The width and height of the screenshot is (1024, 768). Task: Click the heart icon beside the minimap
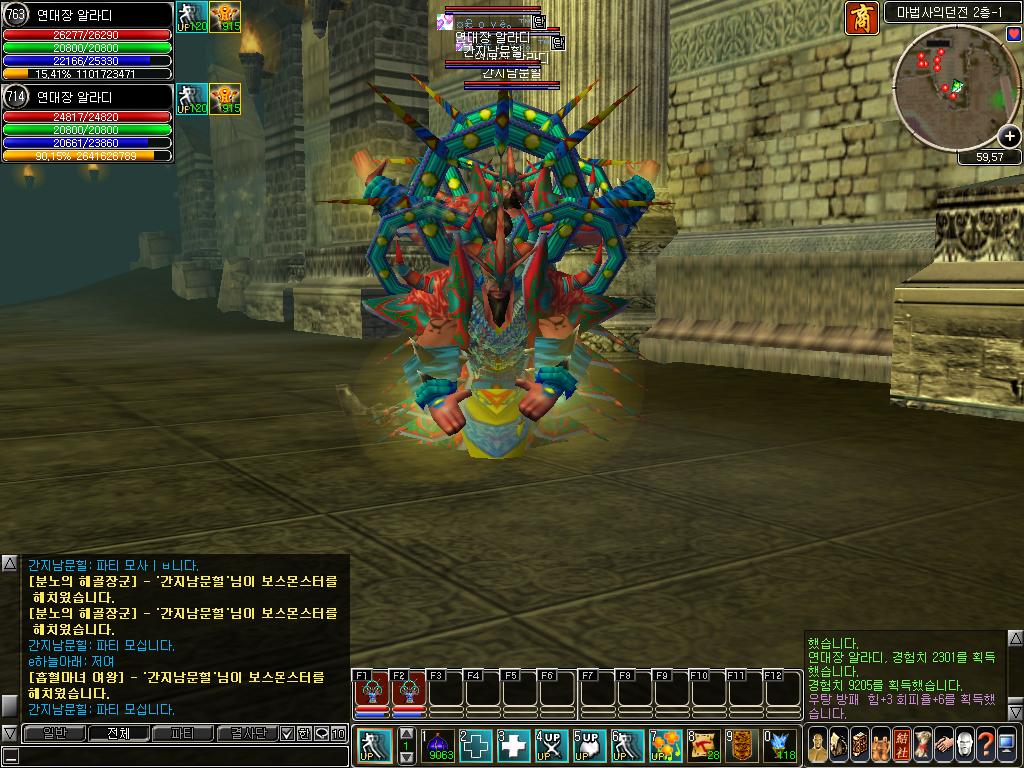(x=1013, y=35)
